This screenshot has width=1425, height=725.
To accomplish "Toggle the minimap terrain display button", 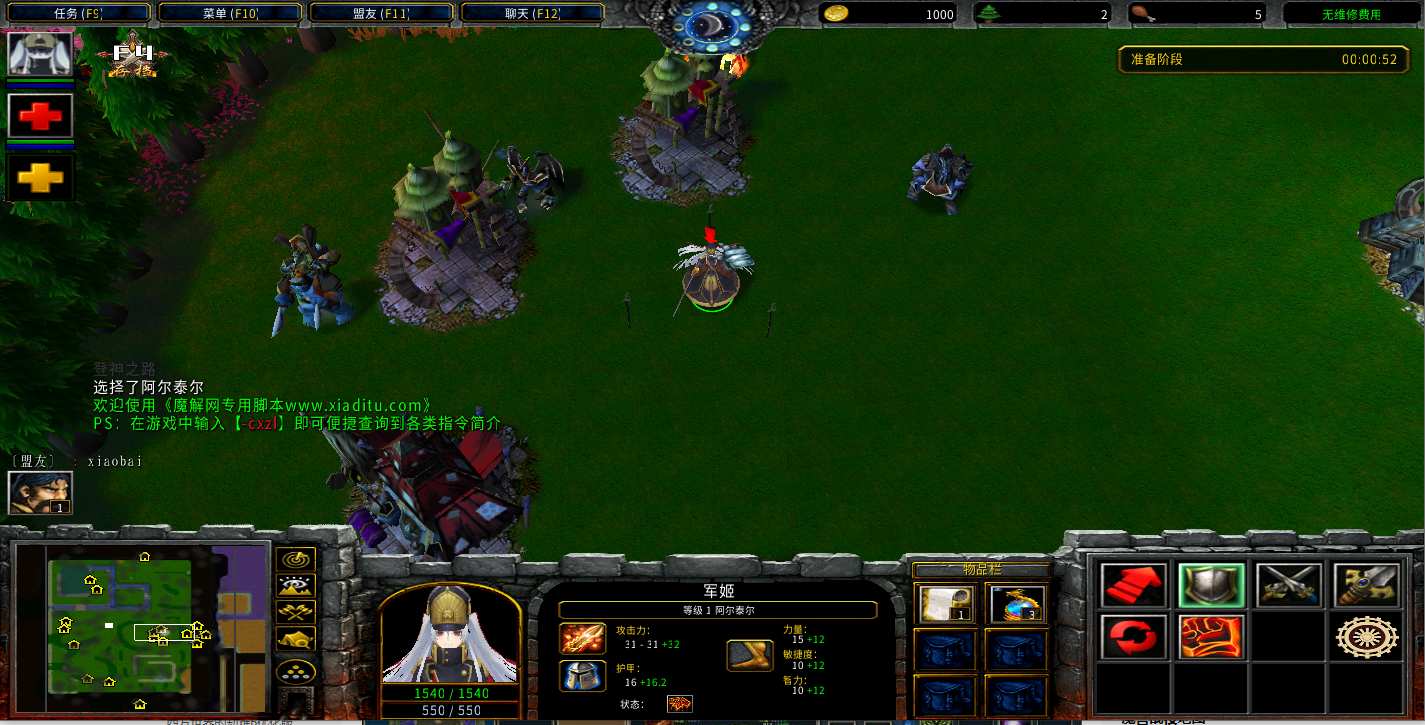I will (296, 587).
